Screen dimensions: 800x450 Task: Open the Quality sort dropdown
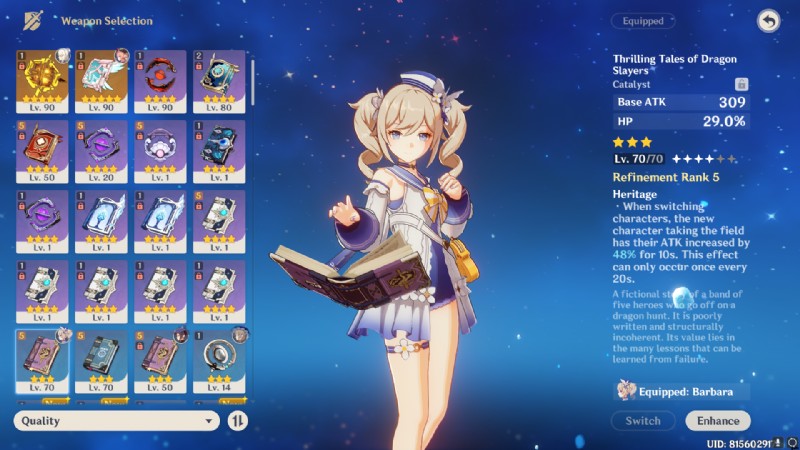[x=116, y=421]
